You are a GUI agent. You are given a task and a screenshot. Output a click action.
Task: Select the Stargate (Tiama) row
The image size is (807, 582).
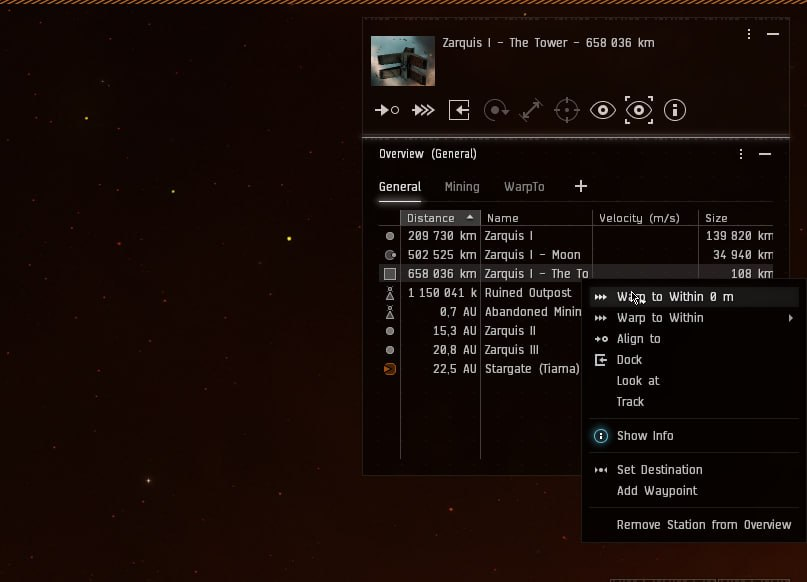pyautogui.click(x=531, y=369)
